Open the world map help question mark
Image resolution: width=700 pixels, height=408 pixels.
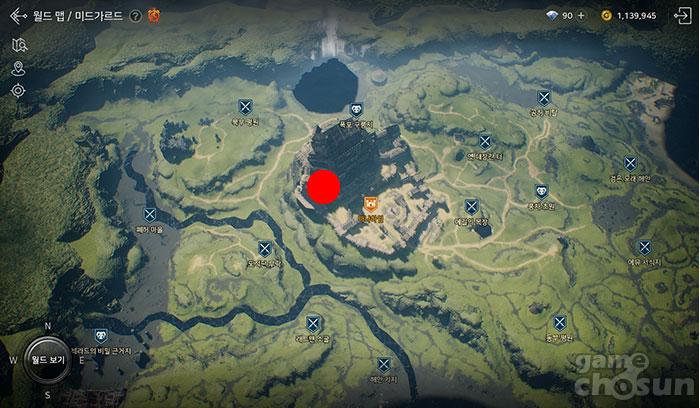point(135,16)
